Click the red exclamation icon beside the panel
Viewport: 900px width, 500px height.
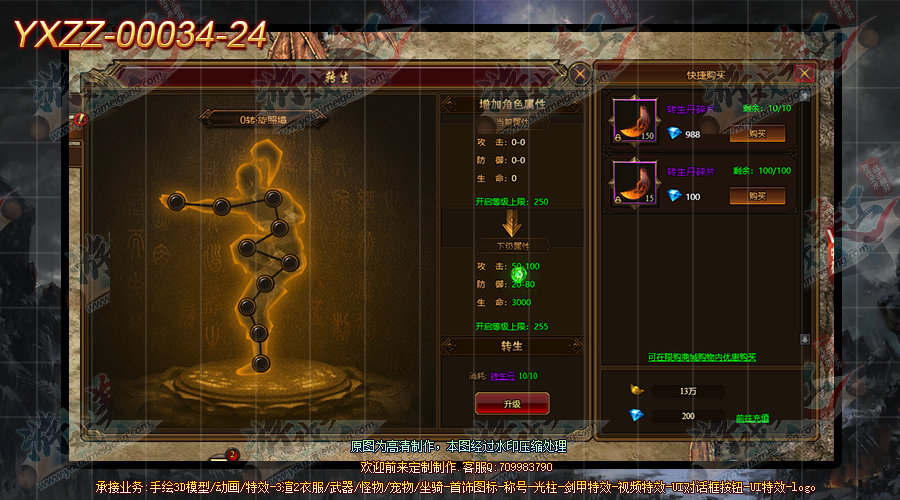[82, 120]
